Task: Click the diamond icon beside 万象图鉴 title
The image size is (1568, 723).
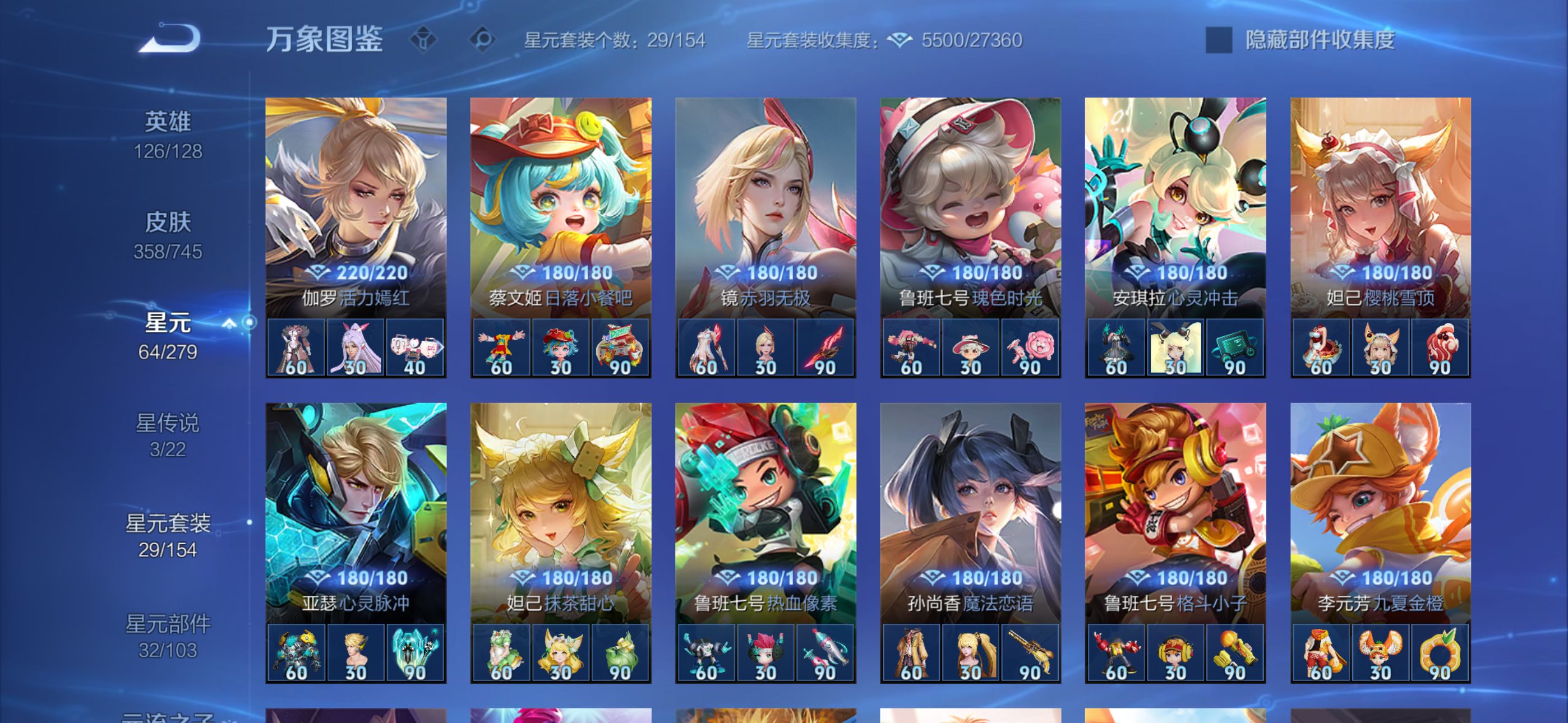Action: coord(423,40)
